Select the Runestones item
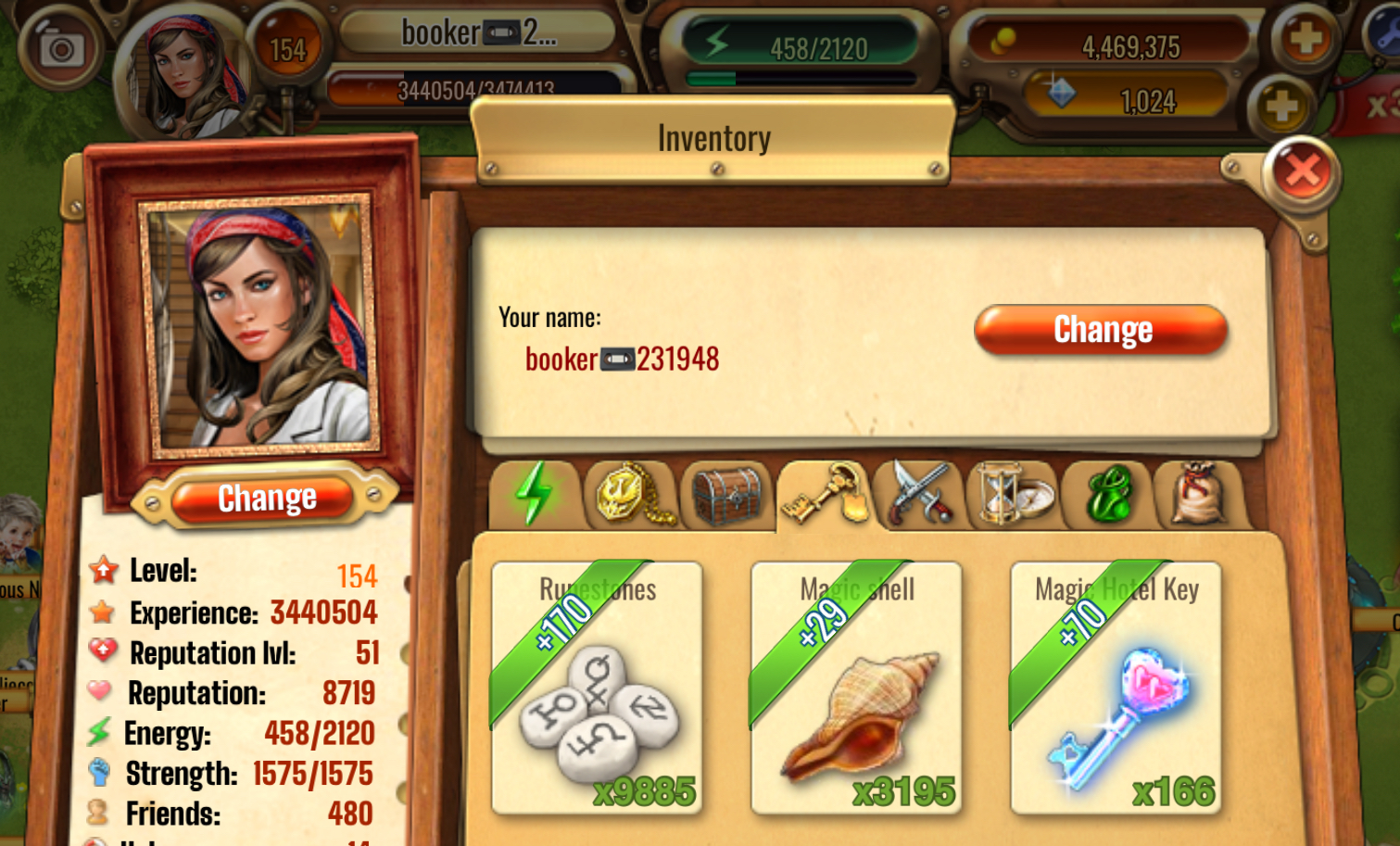 597,688
